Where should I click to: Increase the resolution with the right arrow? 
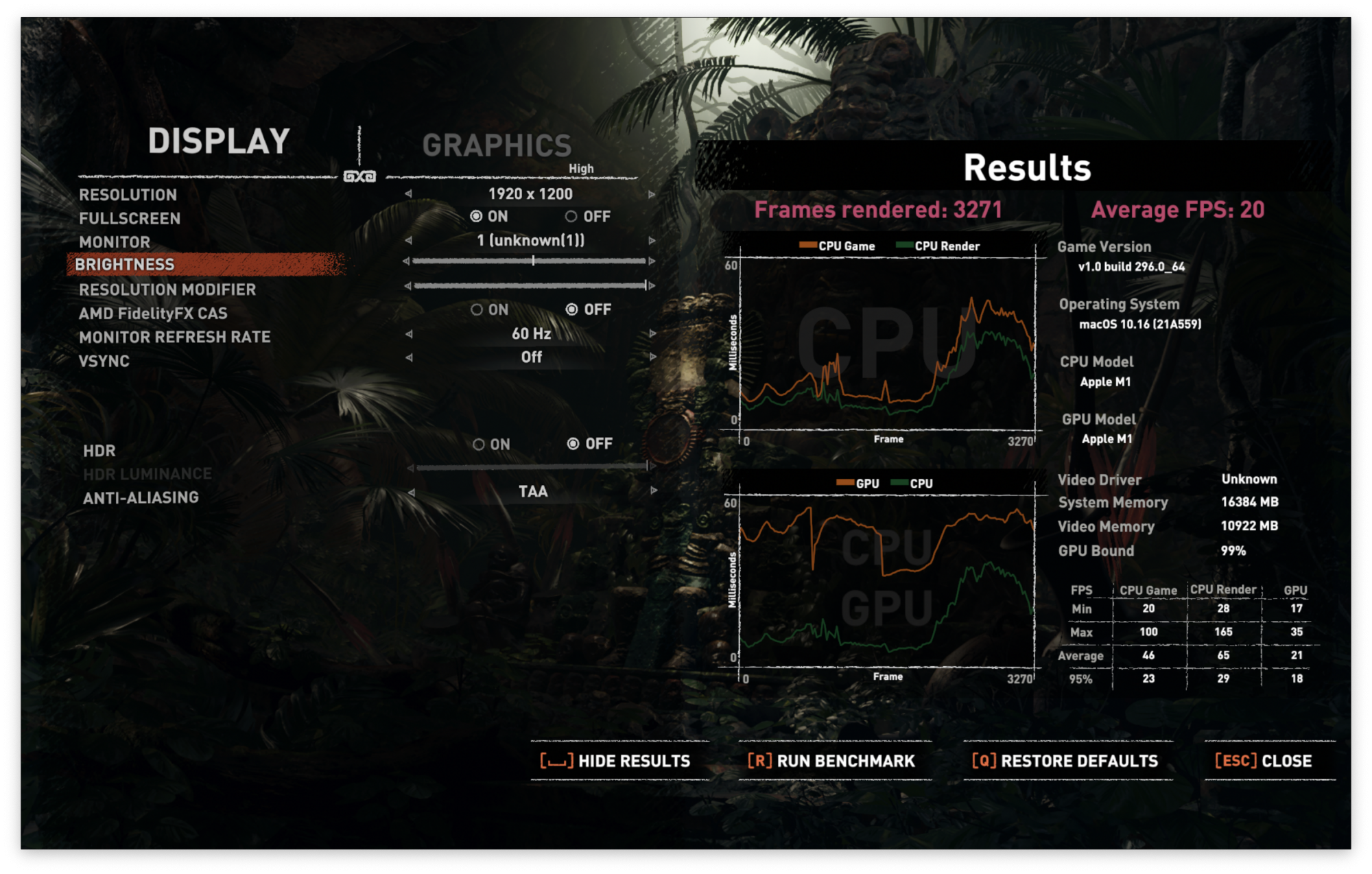click(x=652, y=194)
